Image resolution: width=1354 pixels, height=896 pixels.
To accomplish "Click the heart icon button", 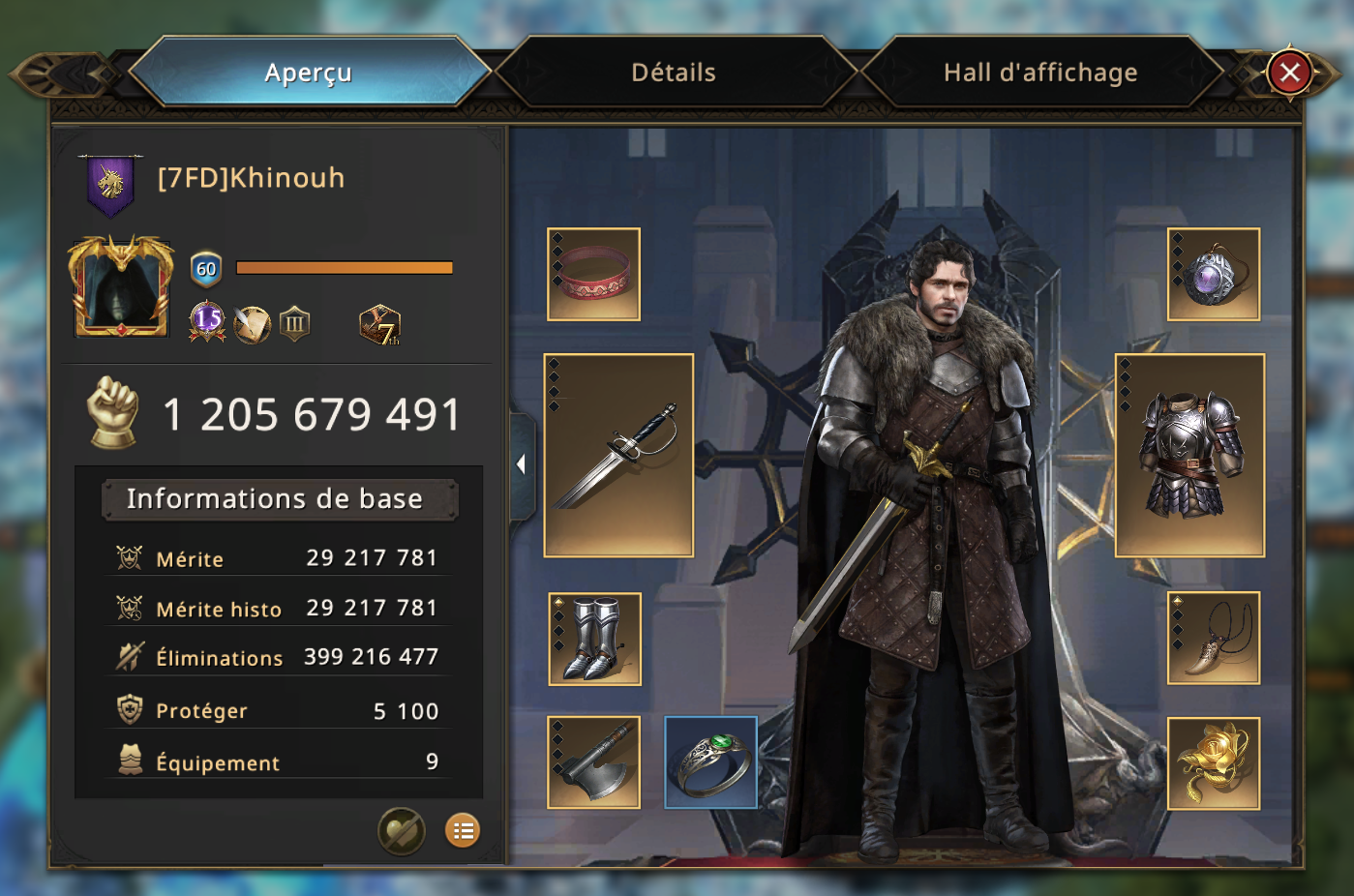I will point(401,830).
